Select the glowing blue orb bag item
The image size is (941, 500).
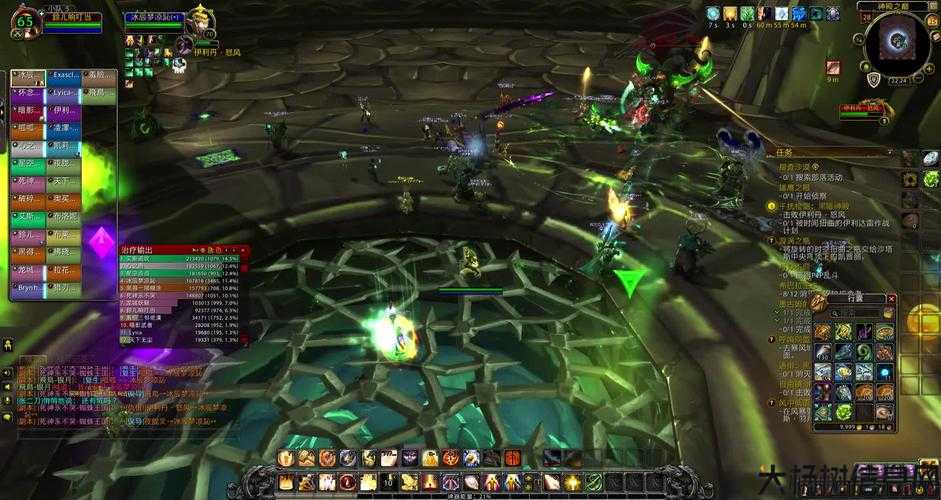coord(884,372)
